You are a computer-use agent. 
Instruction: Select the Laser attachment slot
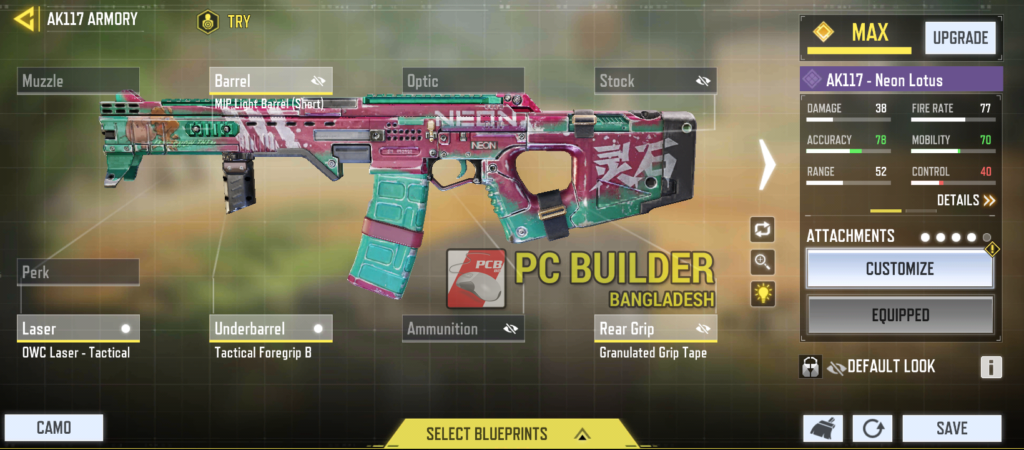coord(78,328)
